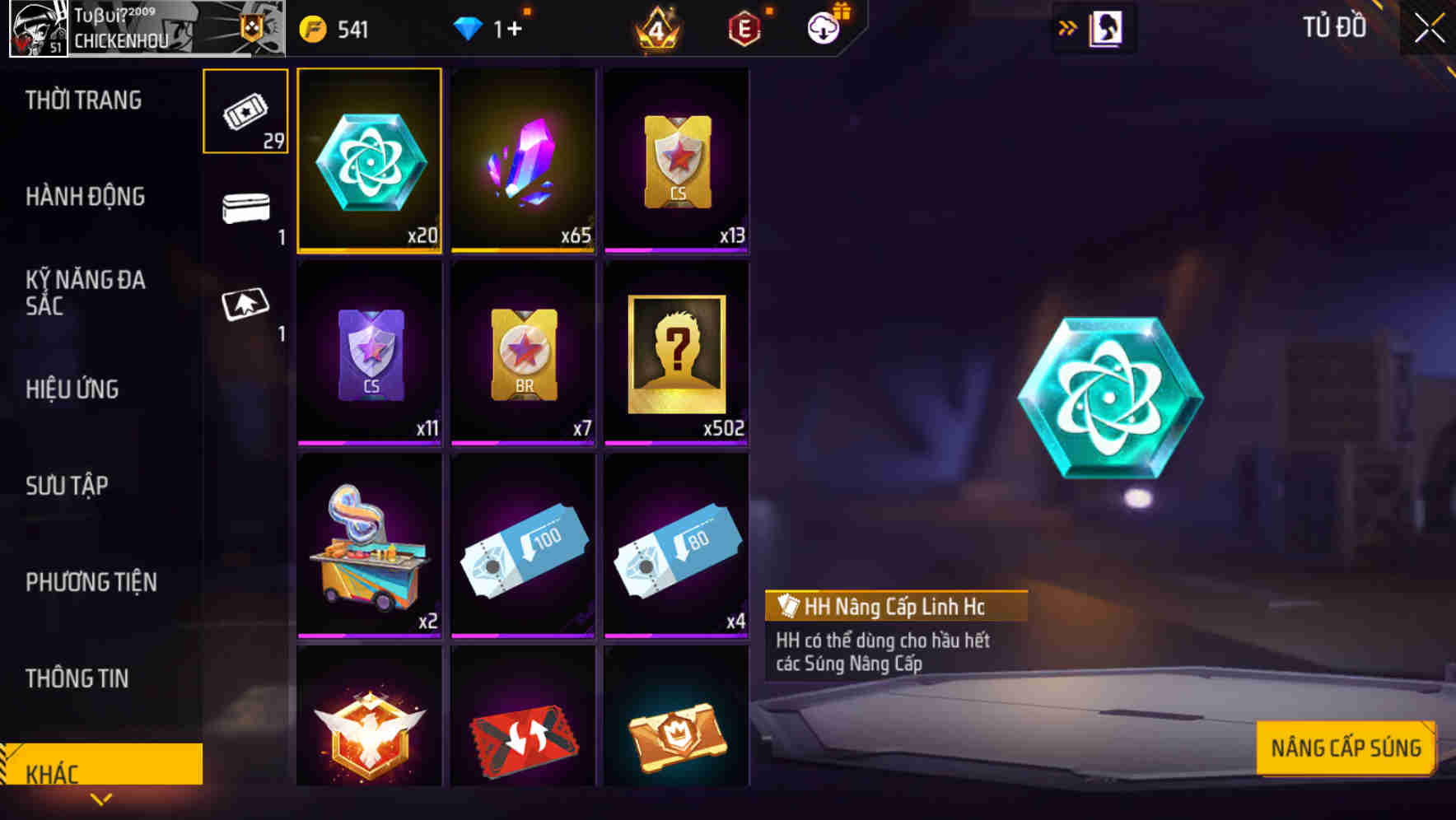
Task: Open the mystery character card x502
Action: pyautogui.click(x=677, y=354)
